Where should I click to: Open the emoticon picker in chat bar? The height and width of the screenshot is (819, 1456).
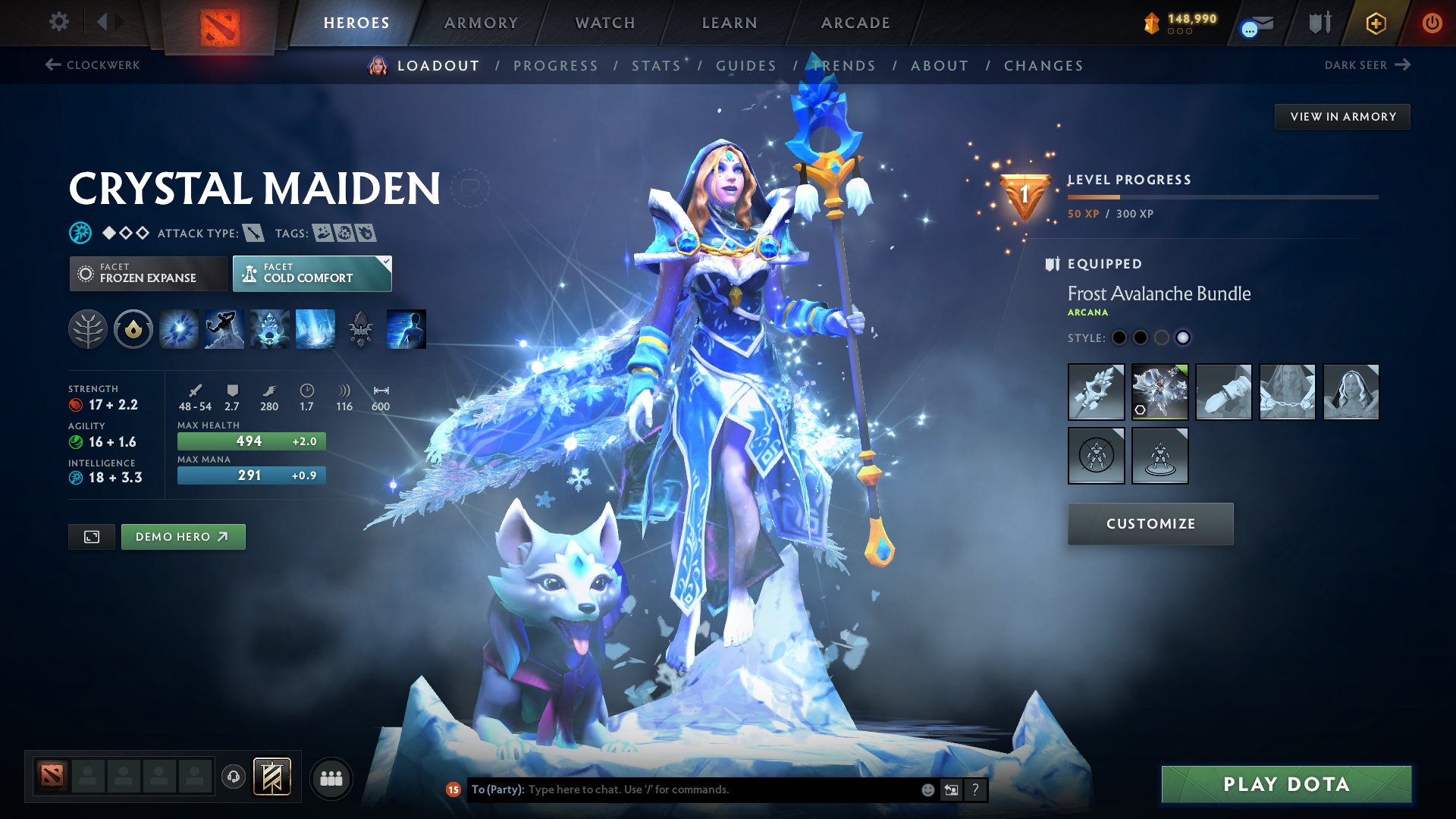pyautogui.click(x=927, y=789)
